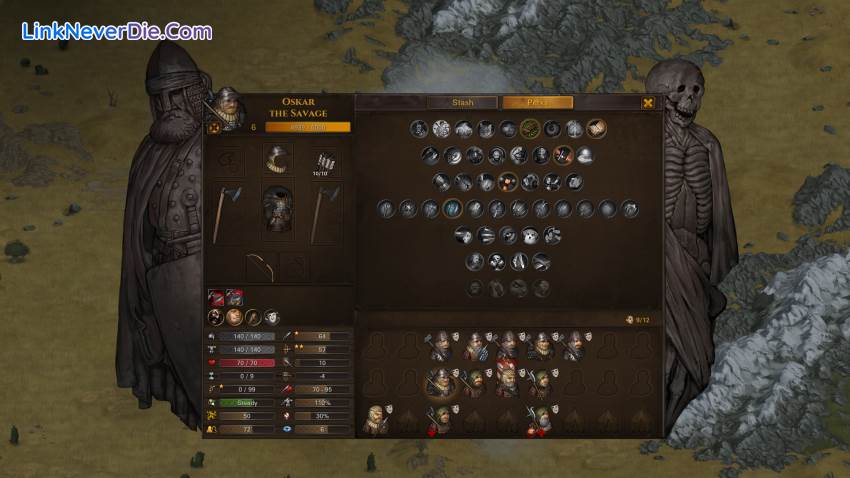The height and width of the screenshot is (478, 850).
Task: Close the character screen
Action: click(x=648, y=102)
